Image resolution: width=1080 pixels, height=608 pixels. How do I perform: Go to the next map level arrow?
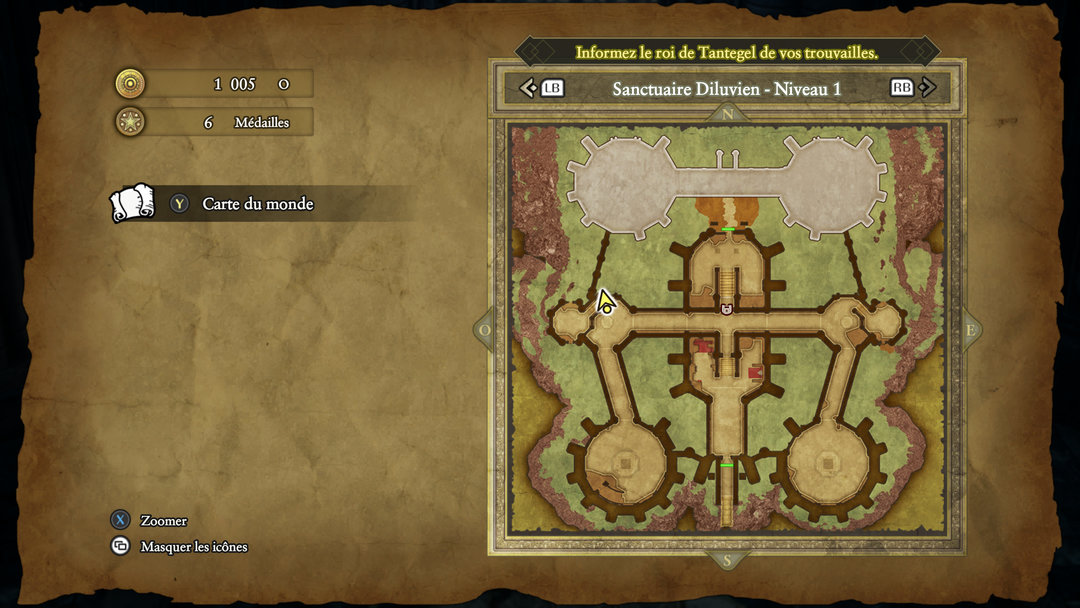928,88
